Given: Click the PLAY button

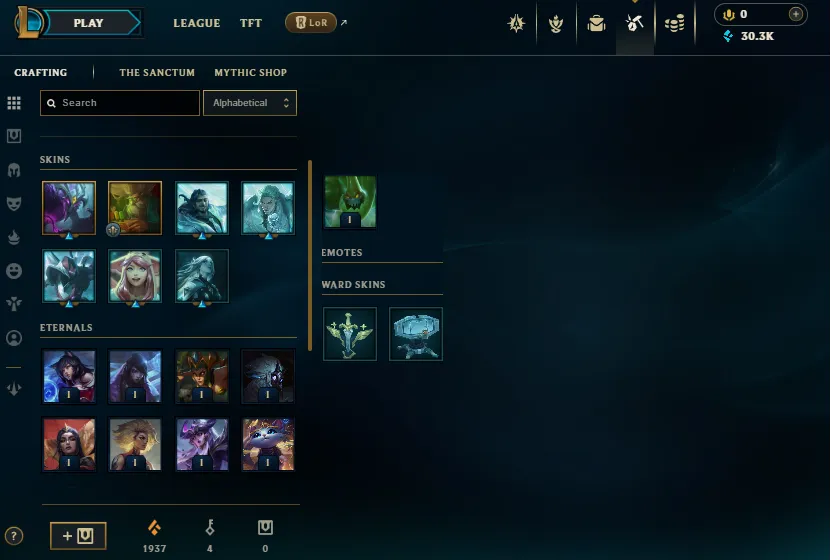Looking at the screenshot, I should point(89,23).
